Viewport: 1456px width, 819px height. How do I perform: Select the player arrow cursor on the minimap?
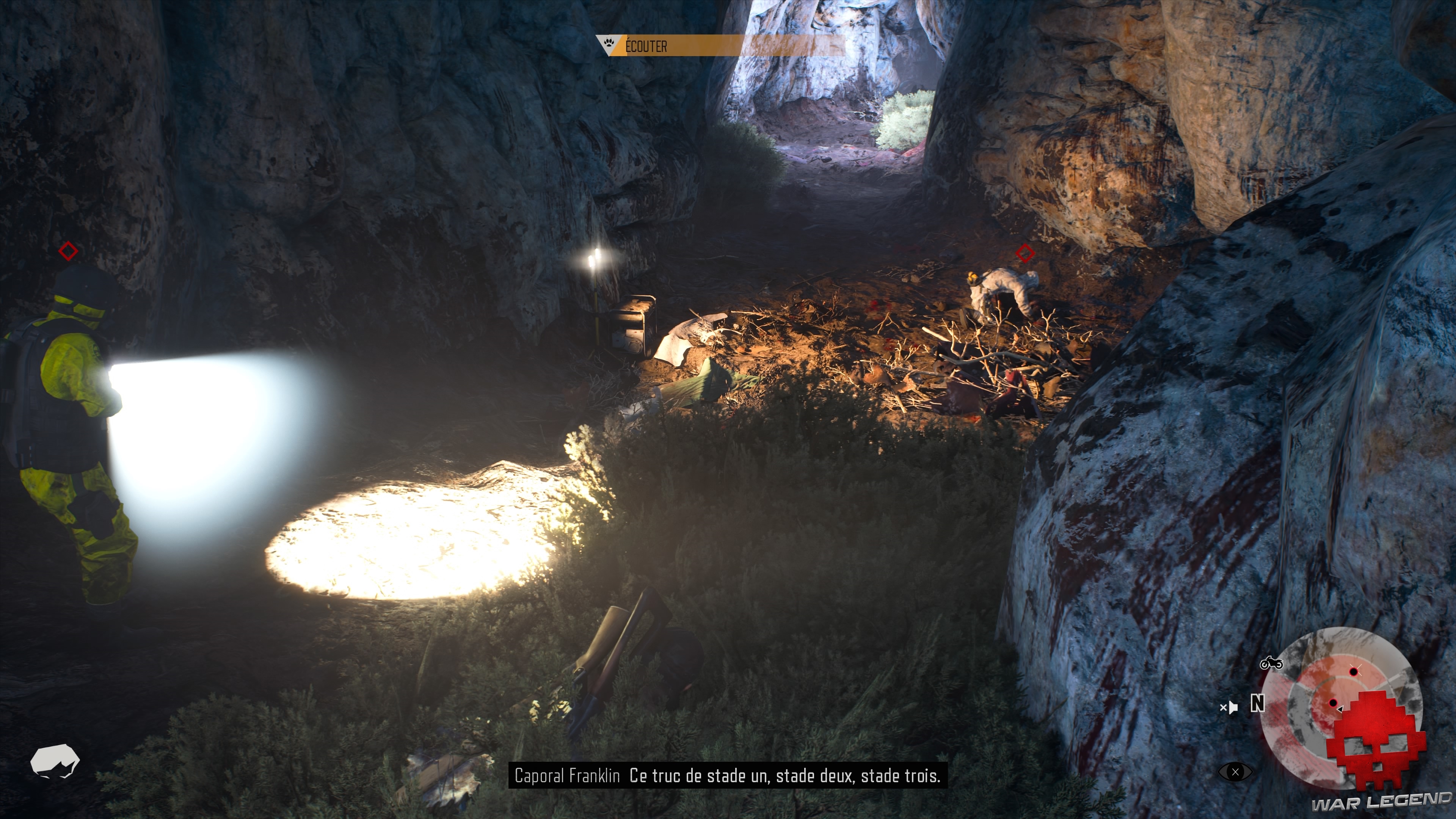tap(1340, 709)
